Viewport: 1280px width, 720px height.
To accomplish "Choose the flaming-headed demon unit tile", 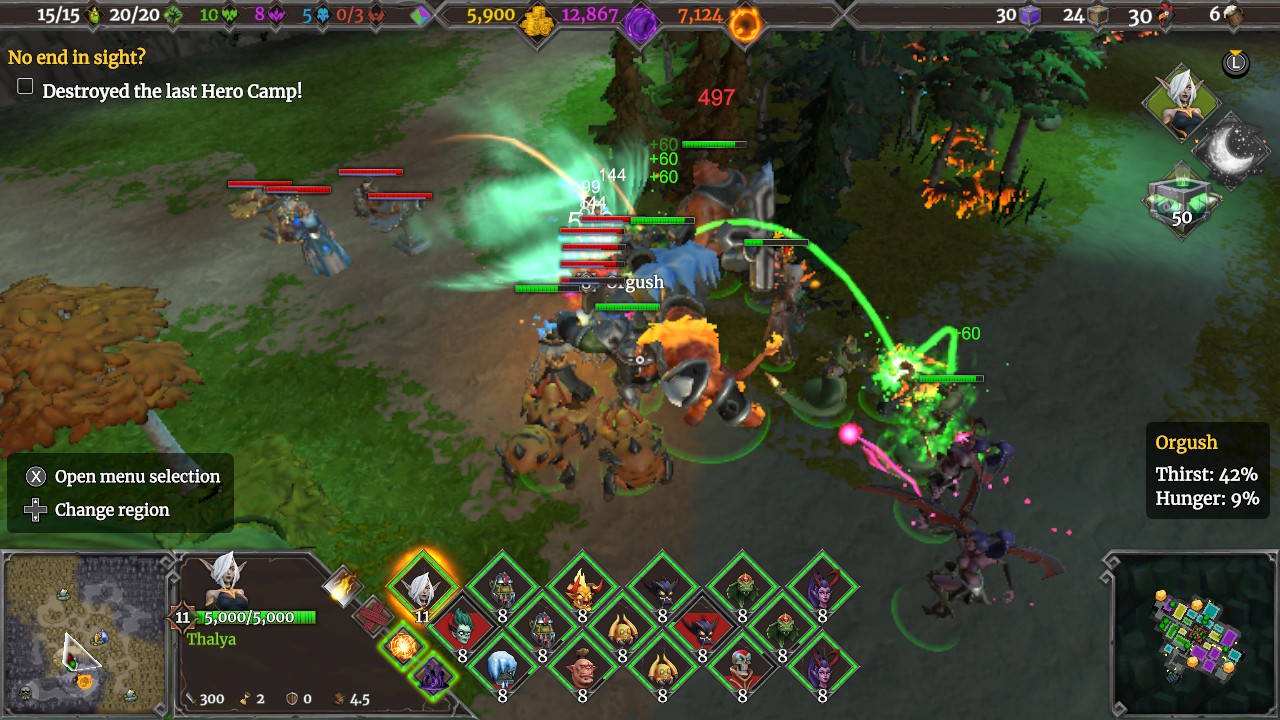I will coord(582,590).
